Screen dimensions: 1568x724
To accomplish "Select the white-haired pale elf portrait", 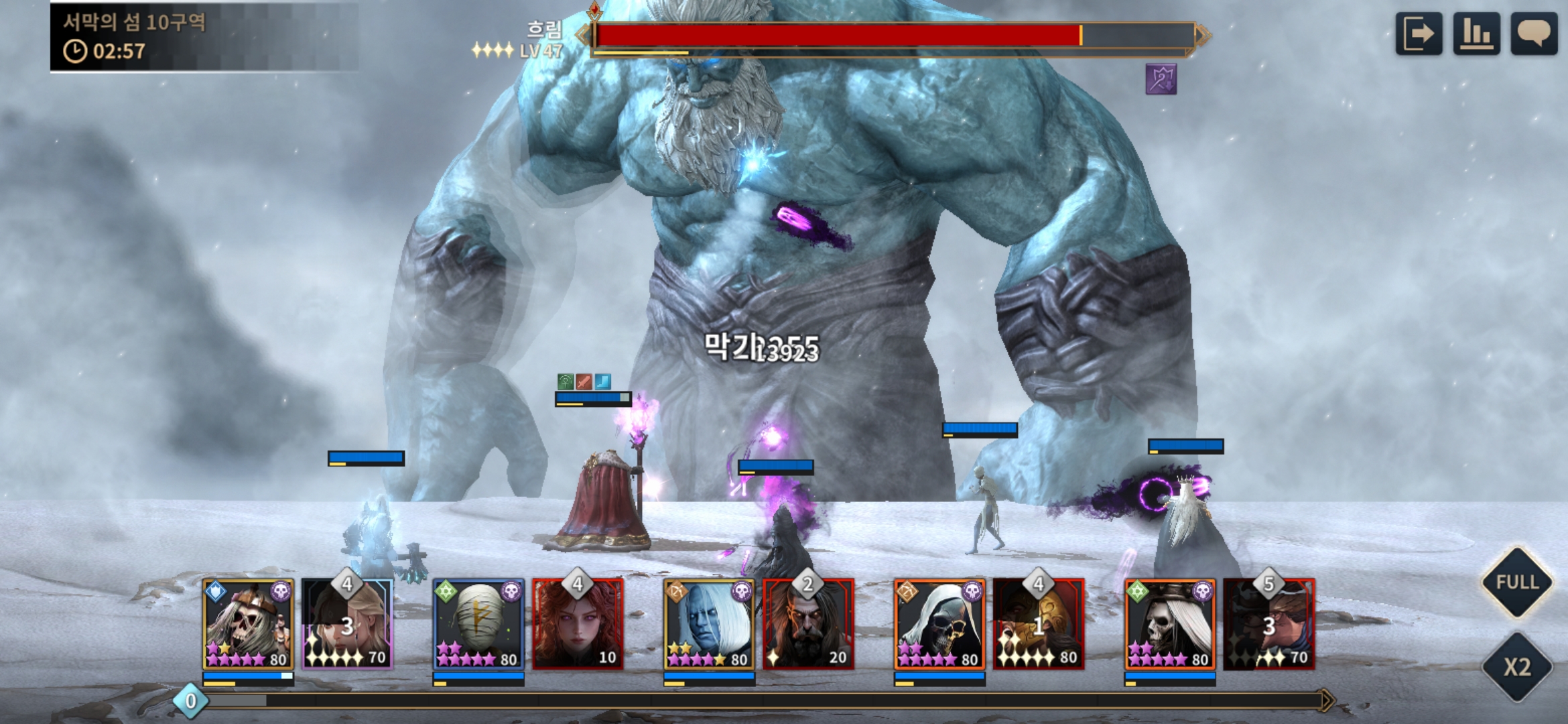I will [709, 625].
